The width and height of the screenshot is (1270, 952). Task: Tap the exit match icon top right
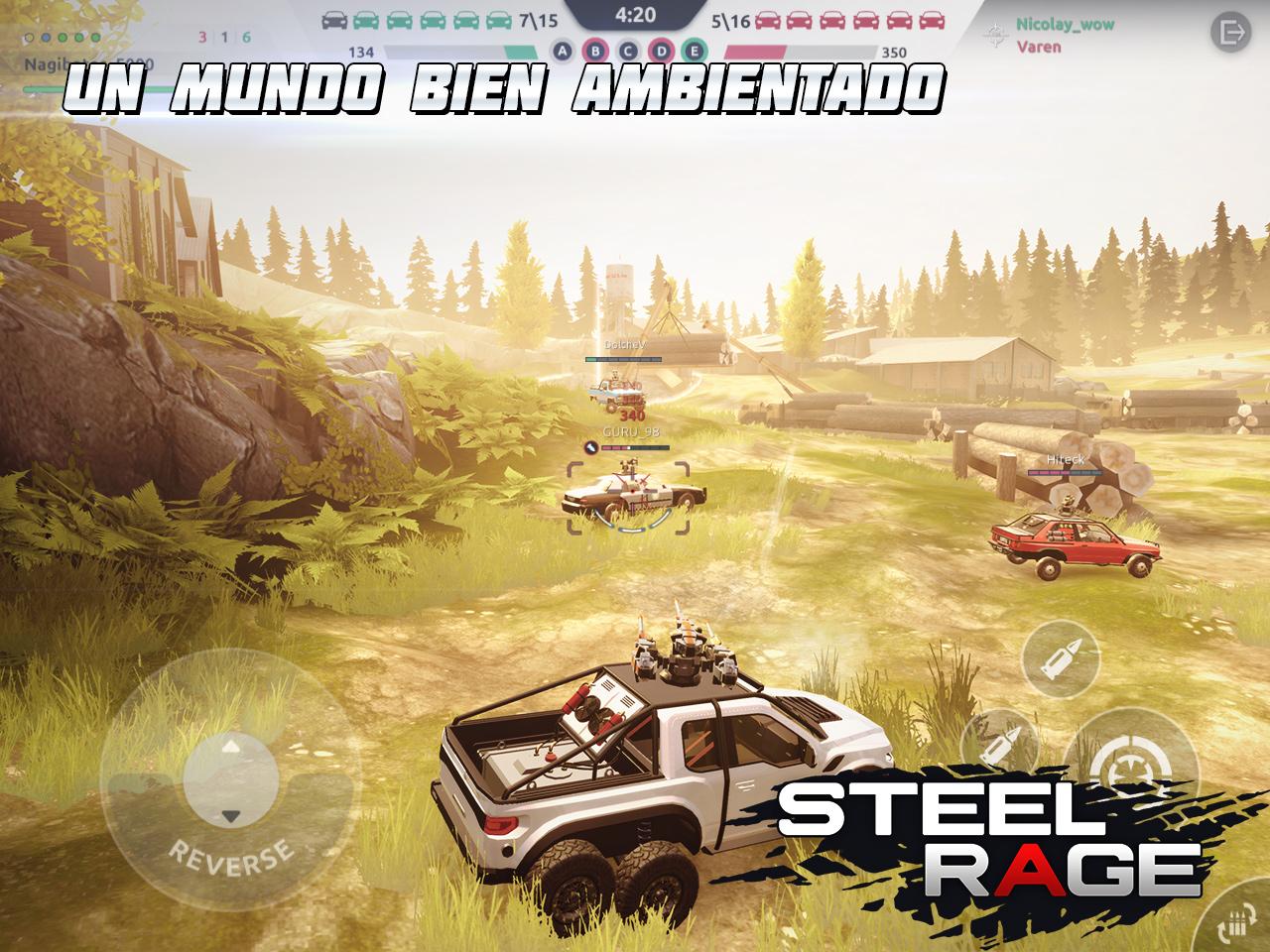1233,31
